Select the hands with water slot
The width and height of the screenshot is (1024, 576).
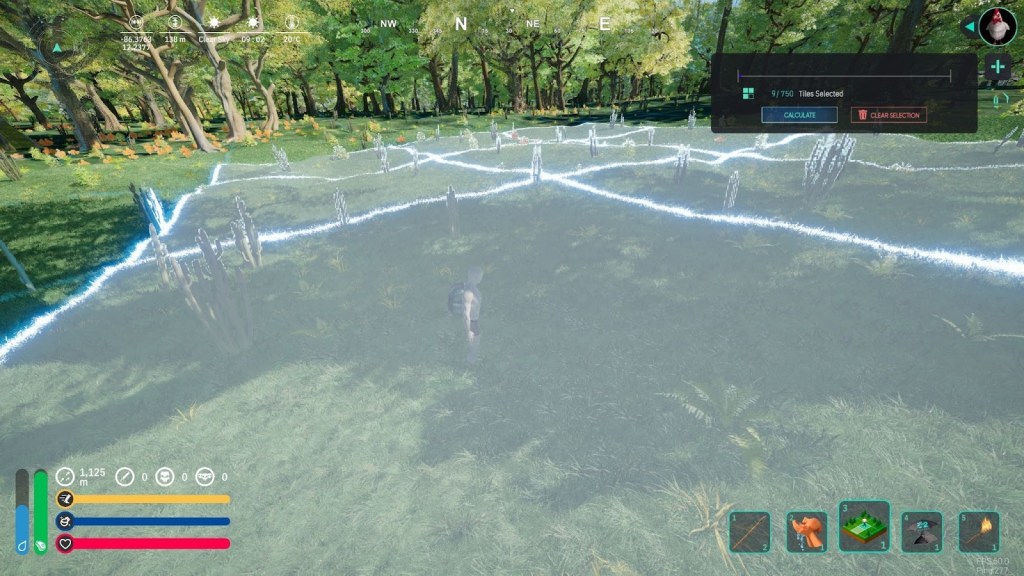point(806,532)
